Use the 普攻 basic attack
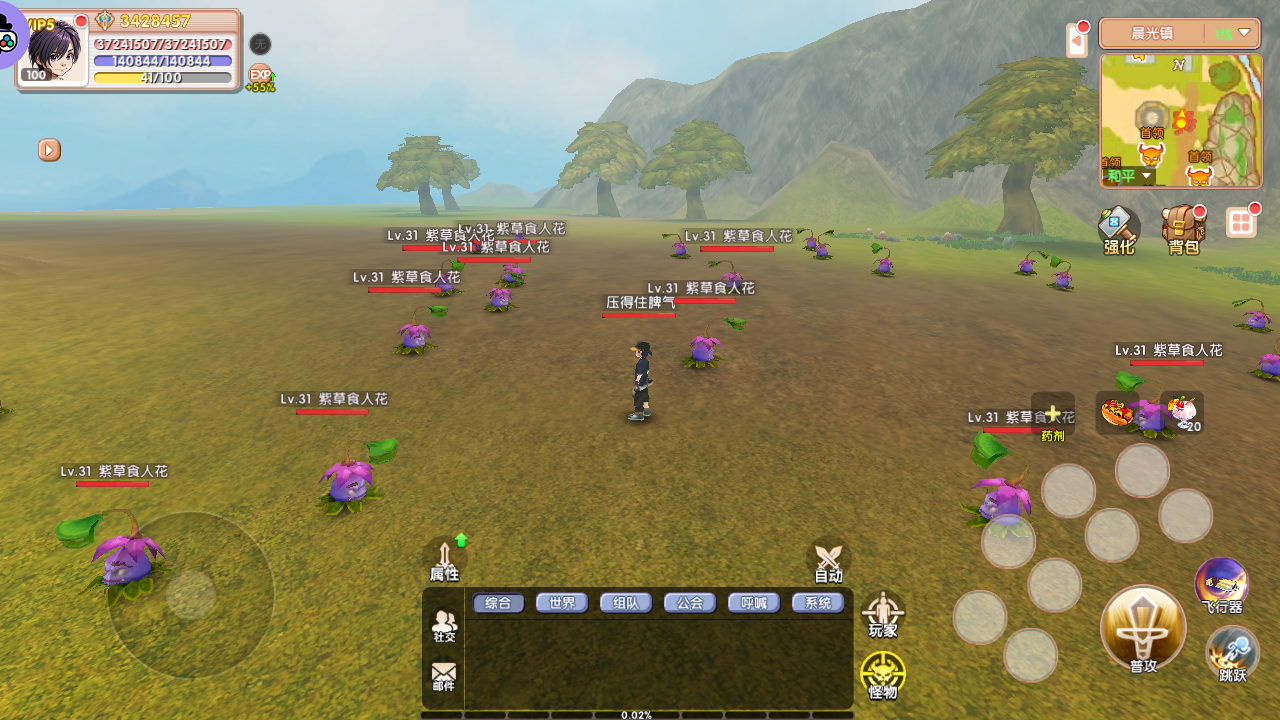Viewport: 1280px width, 720px height. (1143, 628)
